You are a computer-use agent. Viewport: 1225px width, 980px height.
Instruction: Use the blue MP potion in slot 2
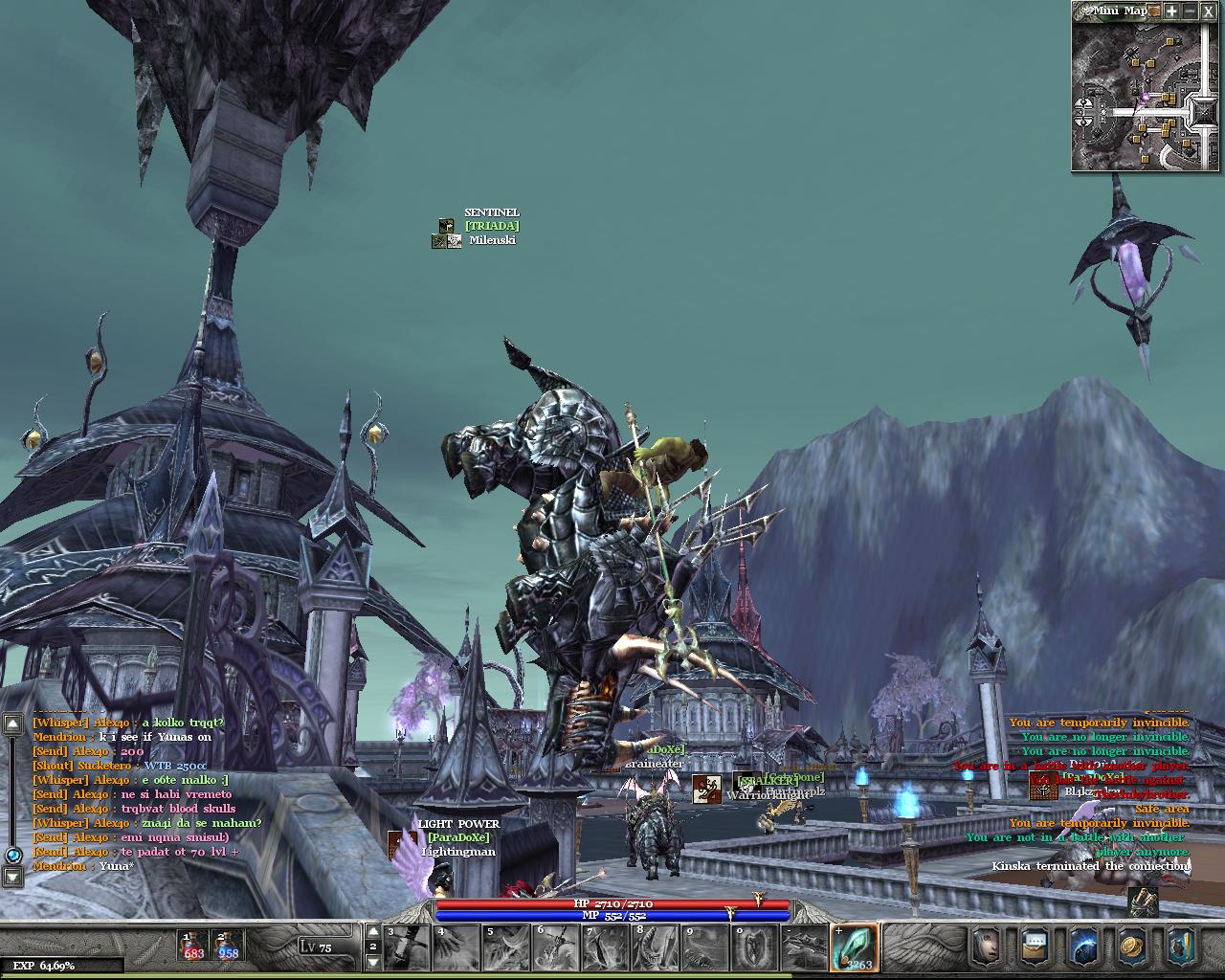click(x=228, y=946)
